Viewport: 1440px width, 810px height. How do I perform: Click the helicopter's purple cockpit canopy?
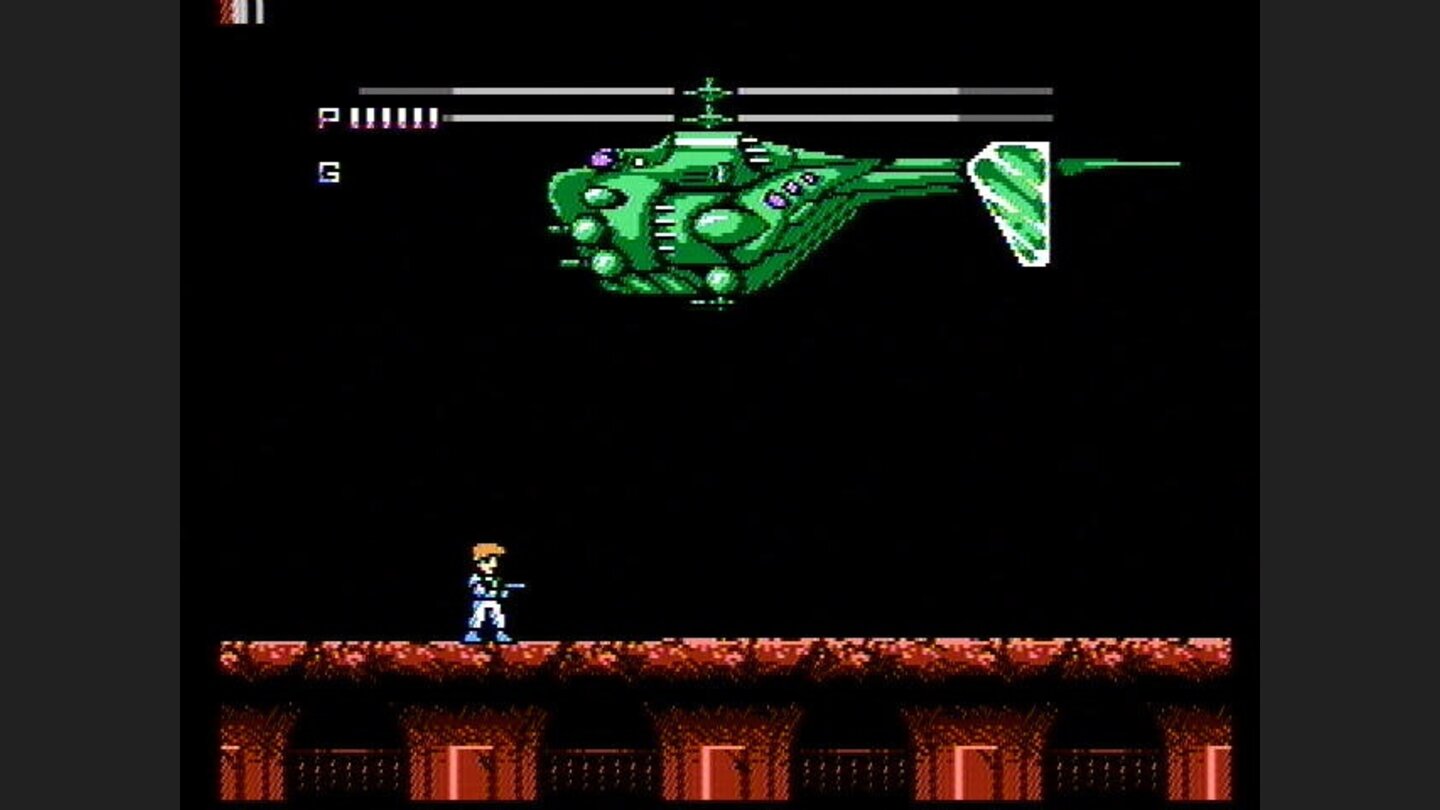(x=600, y=157)
